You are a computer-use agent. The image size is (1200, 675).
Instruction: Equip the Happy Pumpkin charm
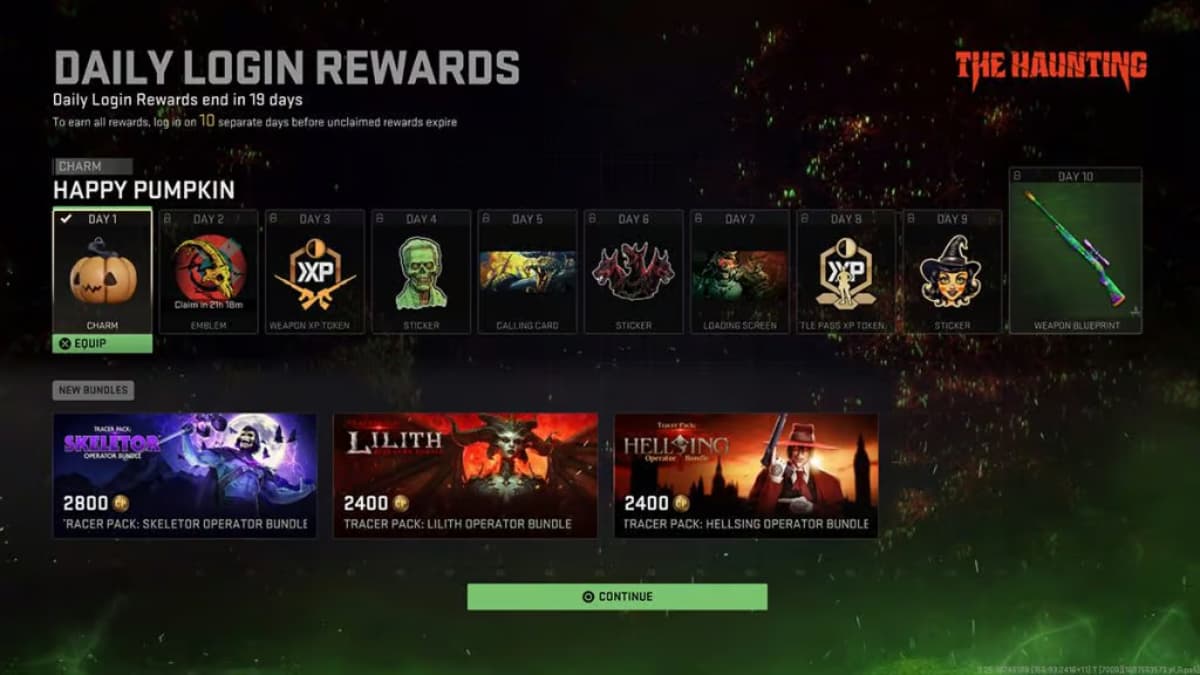coord(102,343)
